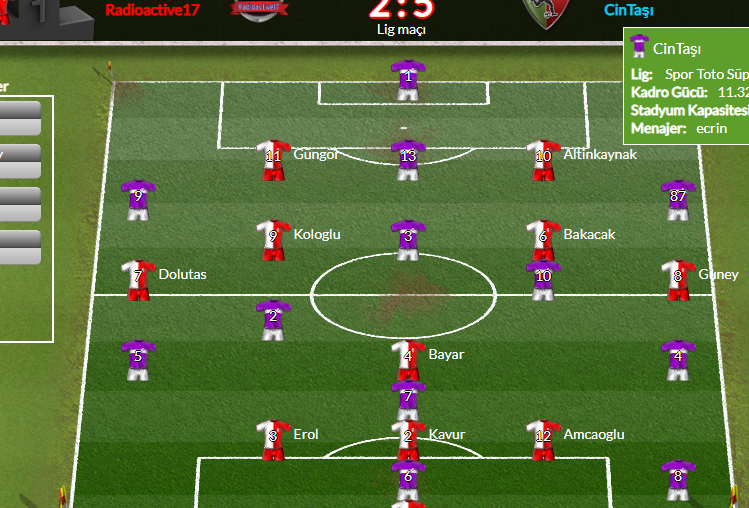Choose Bayar in the centre
The width and height of the screenshot is (749, 508).
point(407,359)
